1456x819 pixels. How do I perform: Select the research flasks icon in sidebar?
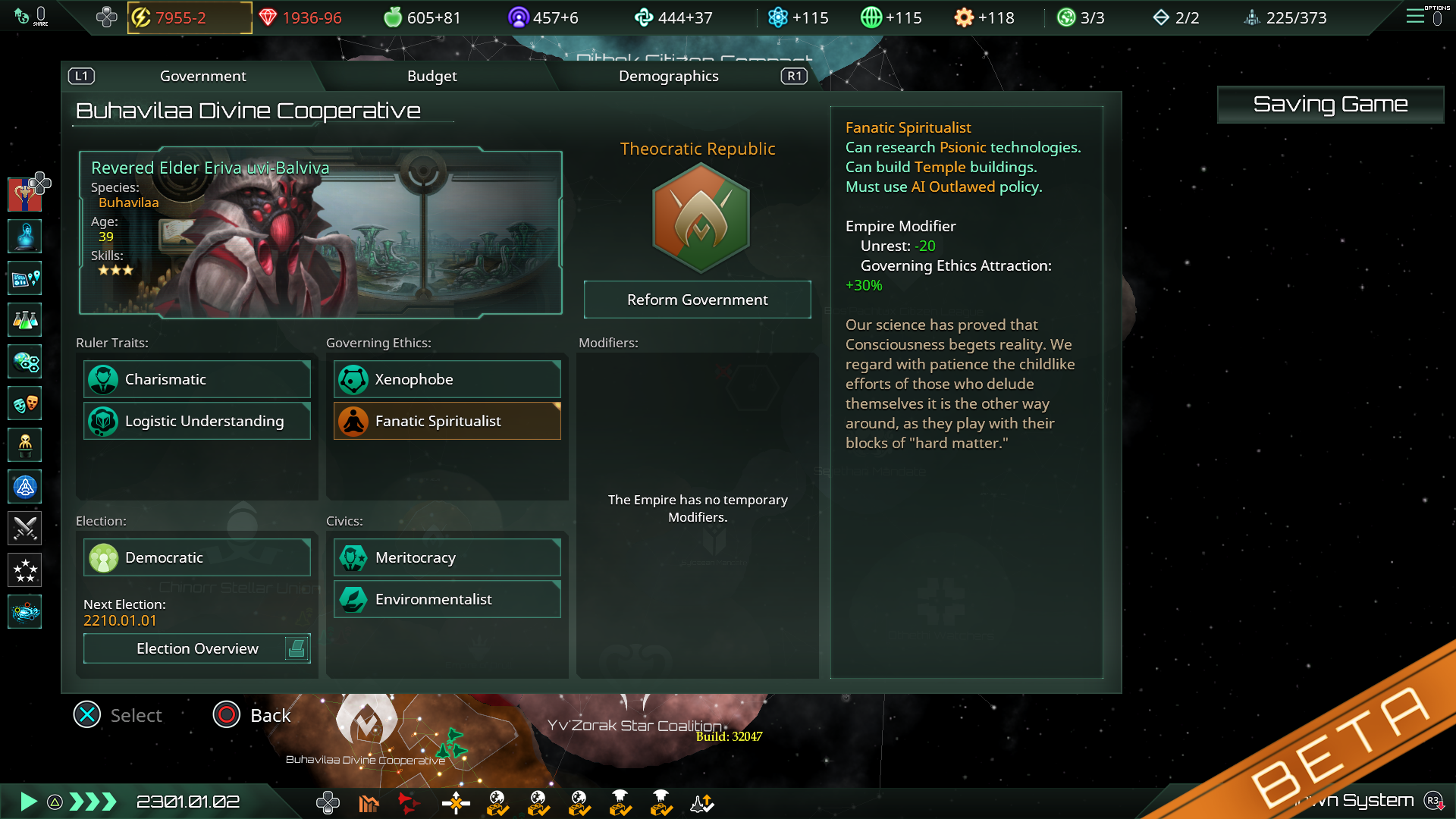pyautogui.click(x=24, y=319)
